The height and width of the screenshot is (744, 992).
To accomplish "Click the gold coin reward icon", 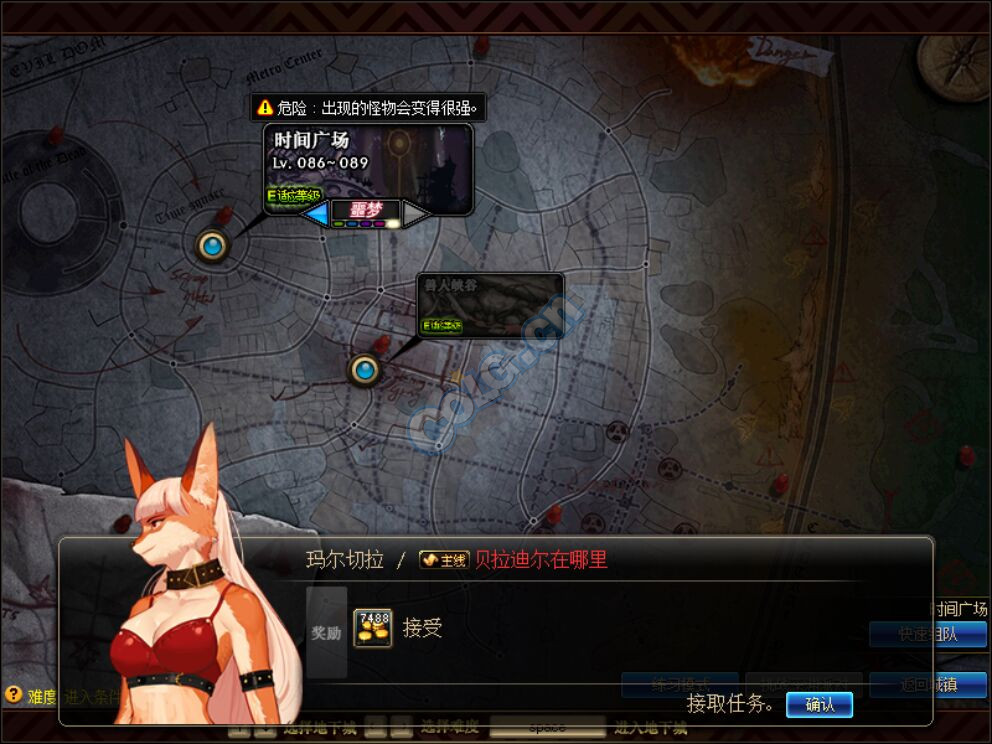I will click(372, 628).
